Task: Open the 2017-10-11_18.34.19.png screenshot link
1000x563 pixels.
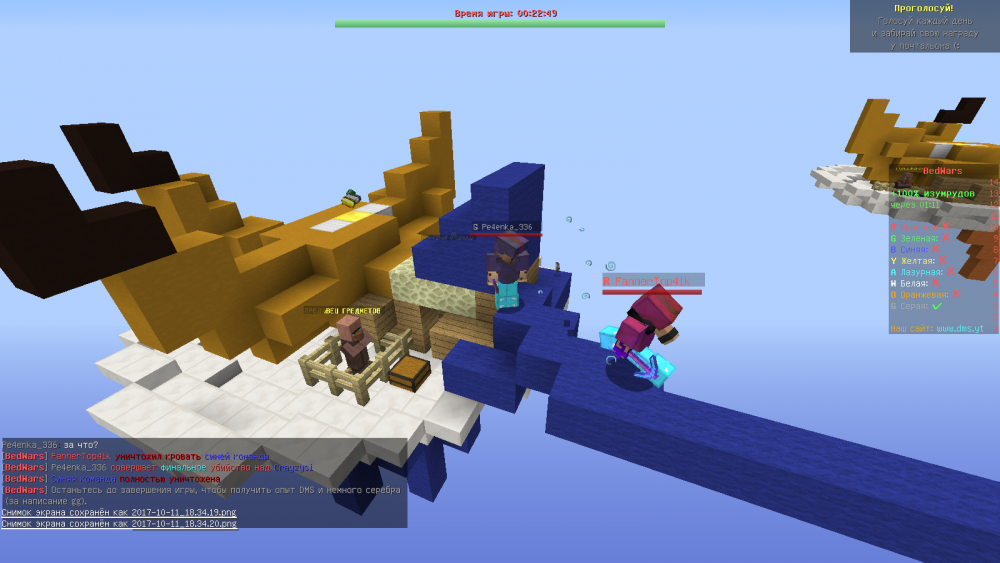Action: pyautogui.click(x=184, y=512)
